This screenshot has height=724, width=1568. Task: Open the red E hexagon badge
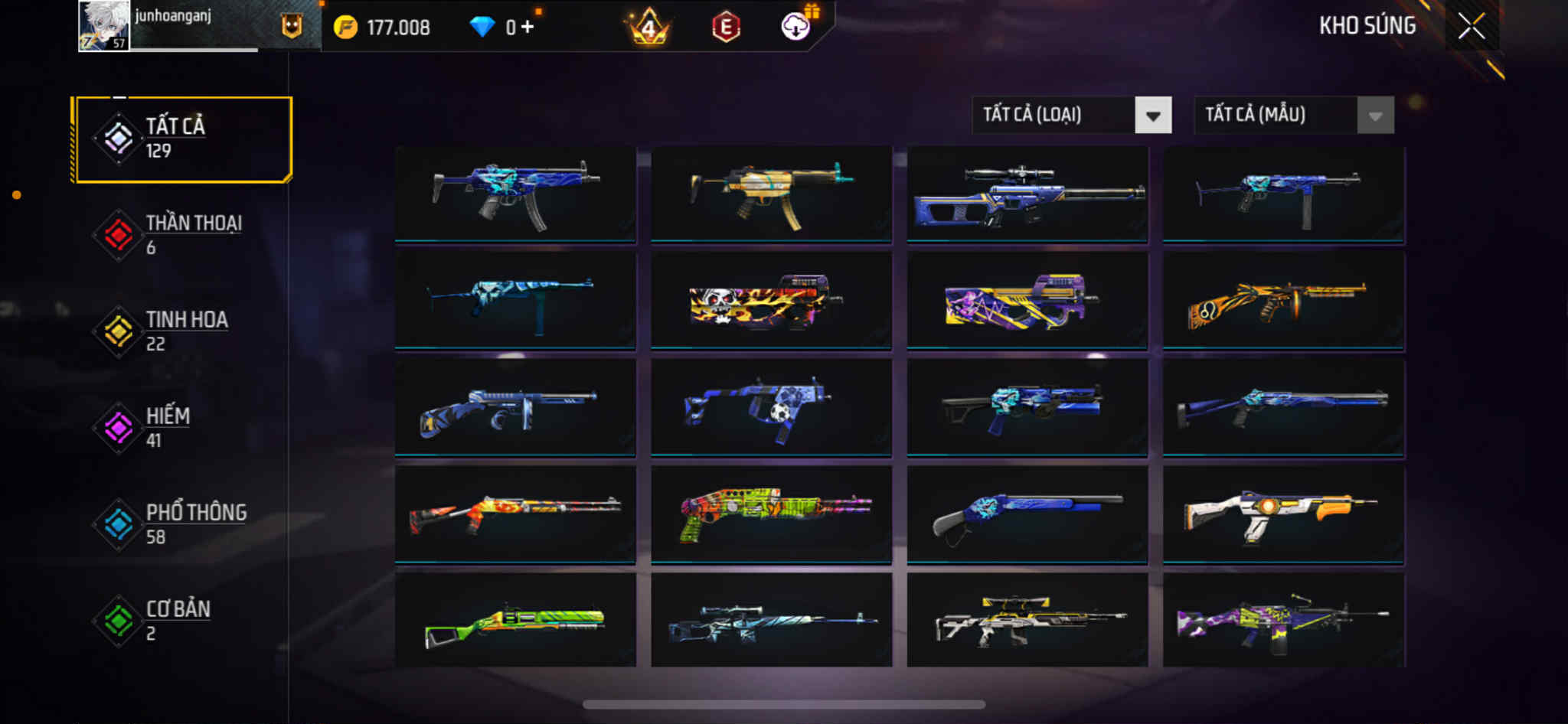tap(725, 28)
